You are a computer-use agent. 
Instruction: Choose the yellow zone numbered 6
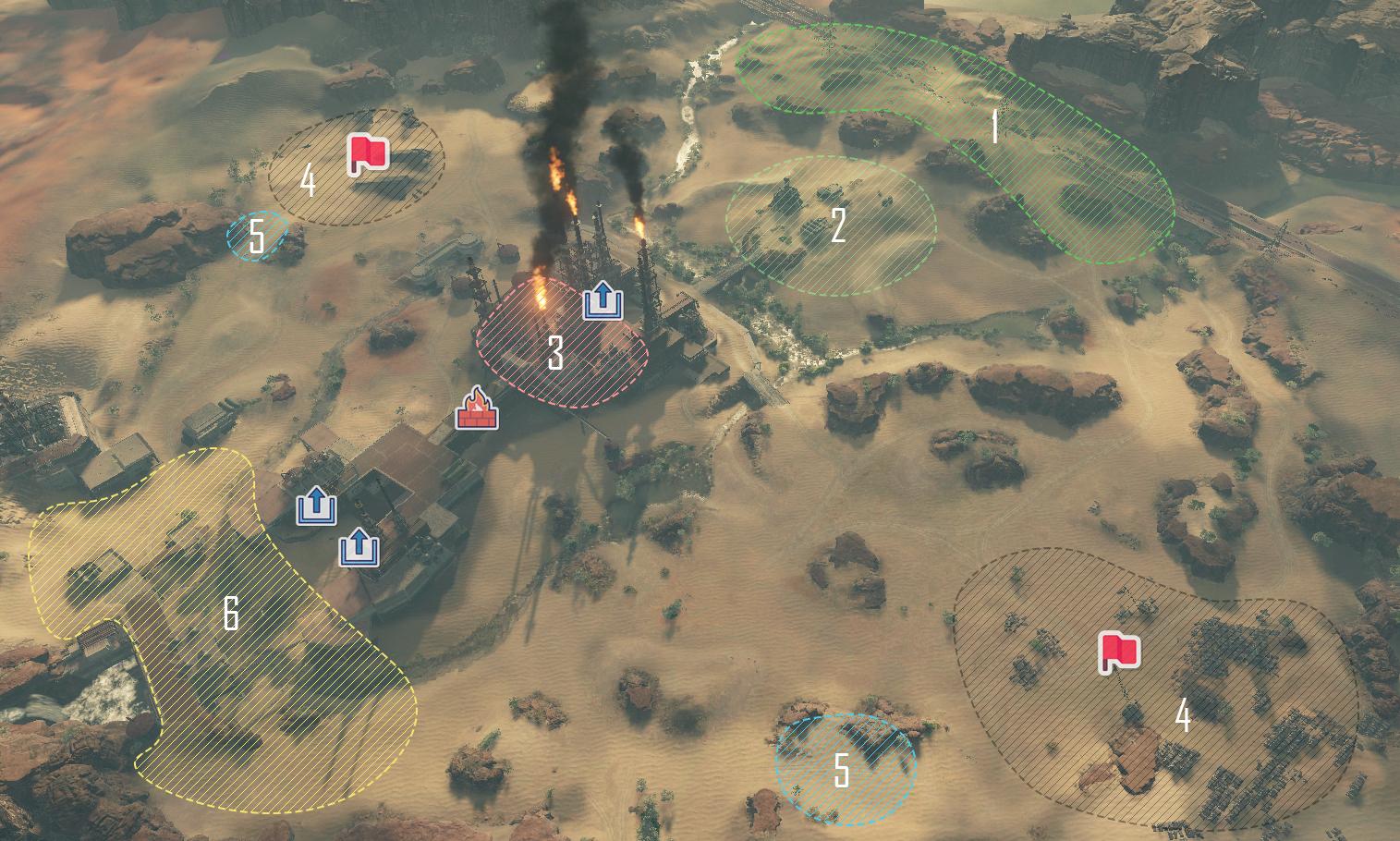tap(231, 614)
